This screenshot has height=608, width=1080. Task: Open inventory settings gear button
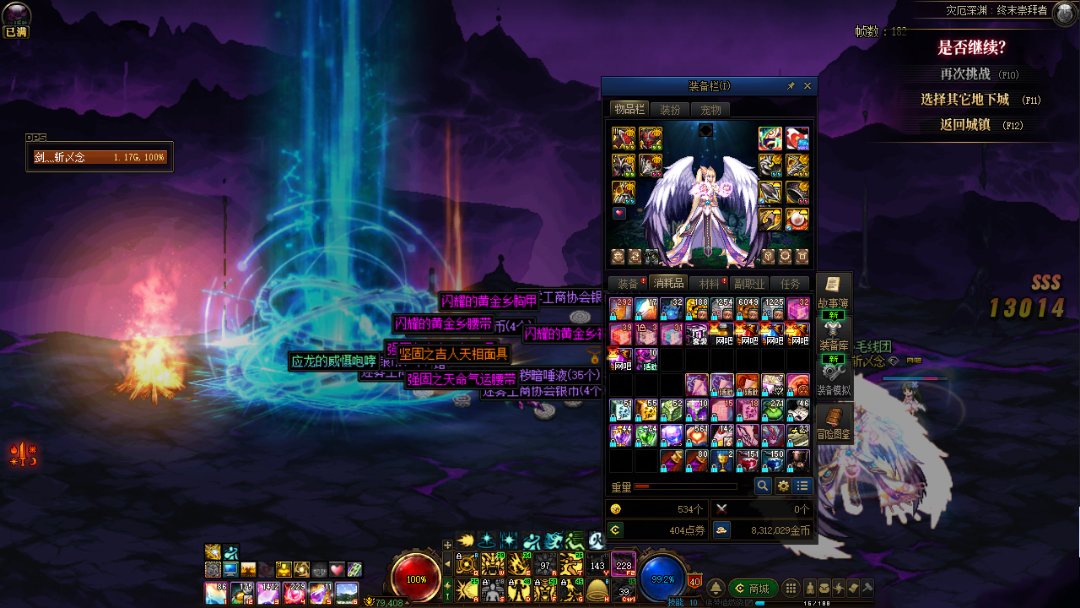pyautogui.click(x=783, y=486)
